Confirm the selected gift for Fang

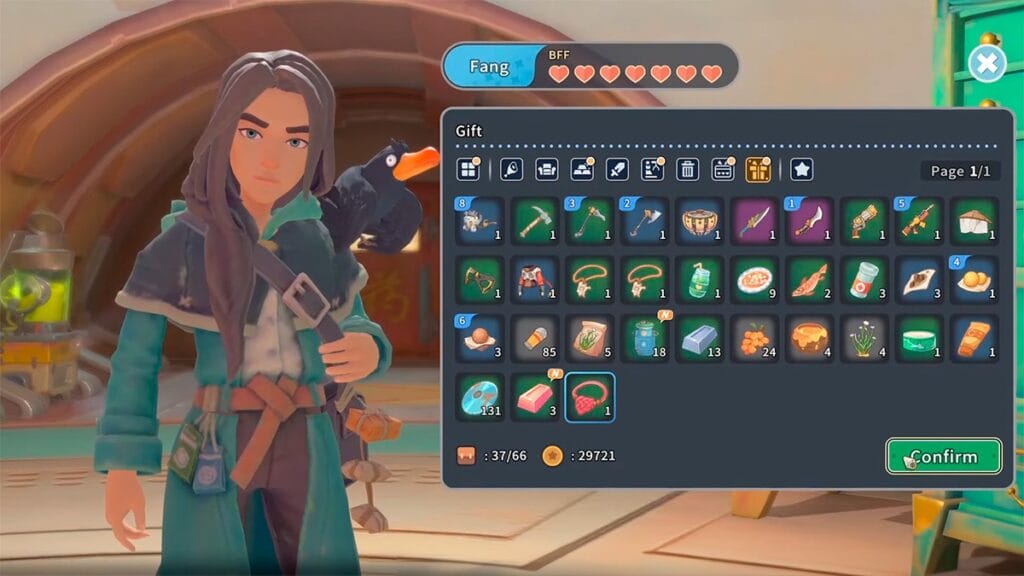point(943,456)
